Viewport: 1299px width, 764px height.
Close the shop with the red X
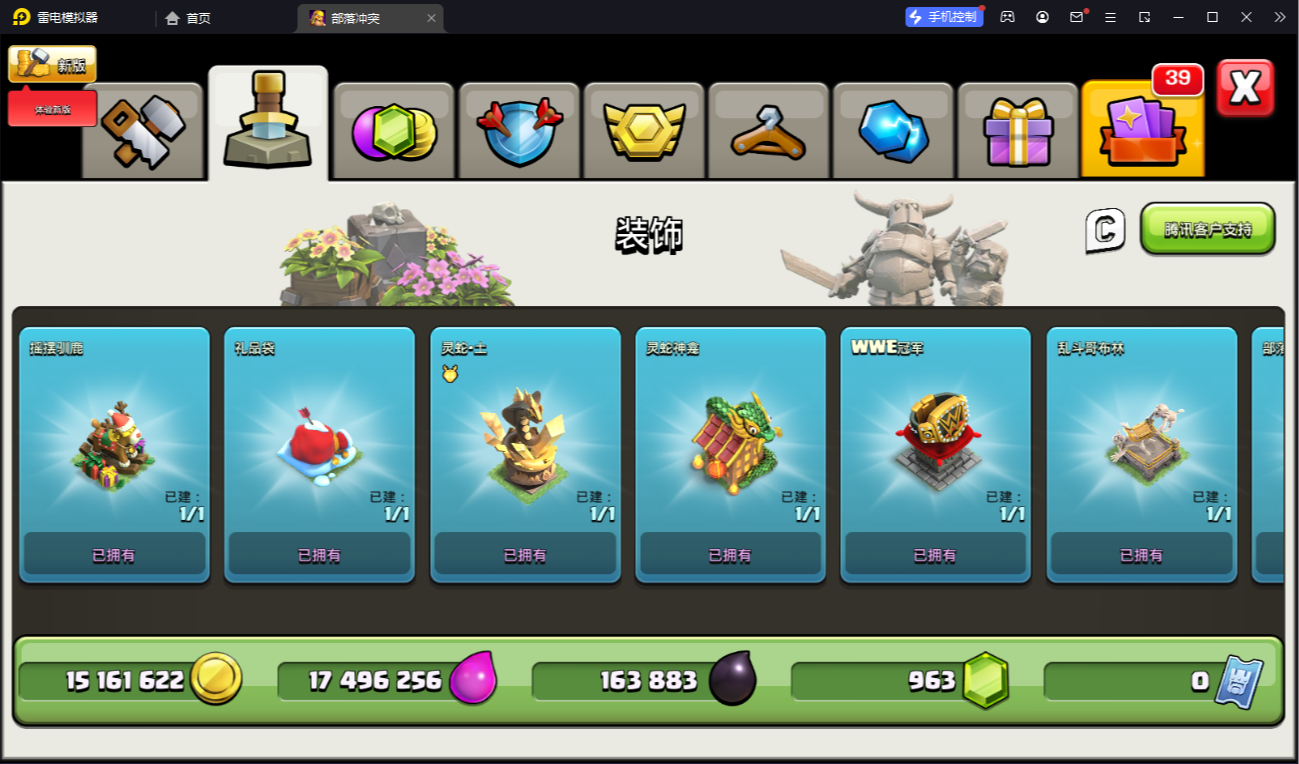[1245, 88]
